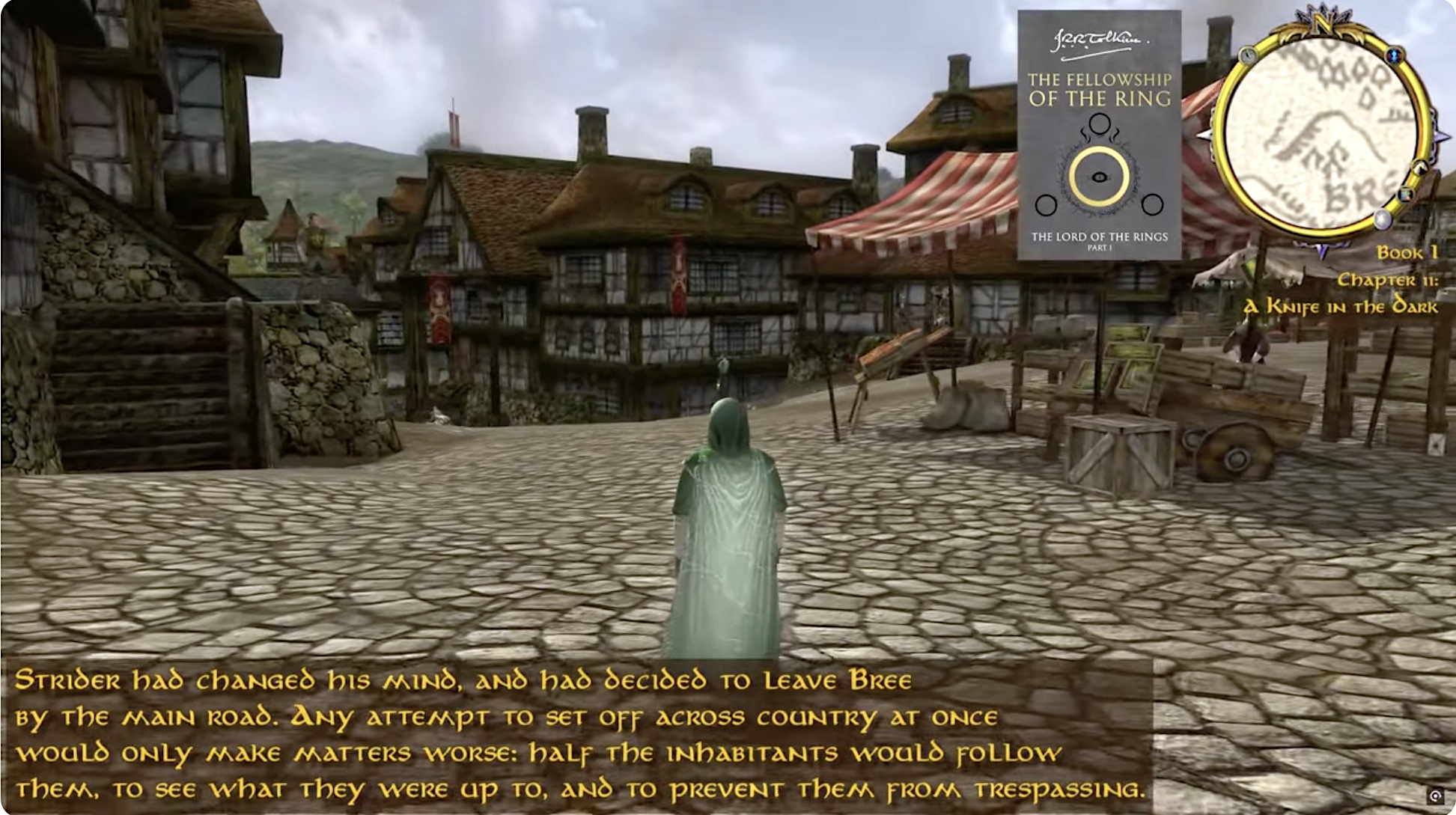Click the small icon in bottom-right corner
The image size is (1456, 815).
pos(1435,796)
